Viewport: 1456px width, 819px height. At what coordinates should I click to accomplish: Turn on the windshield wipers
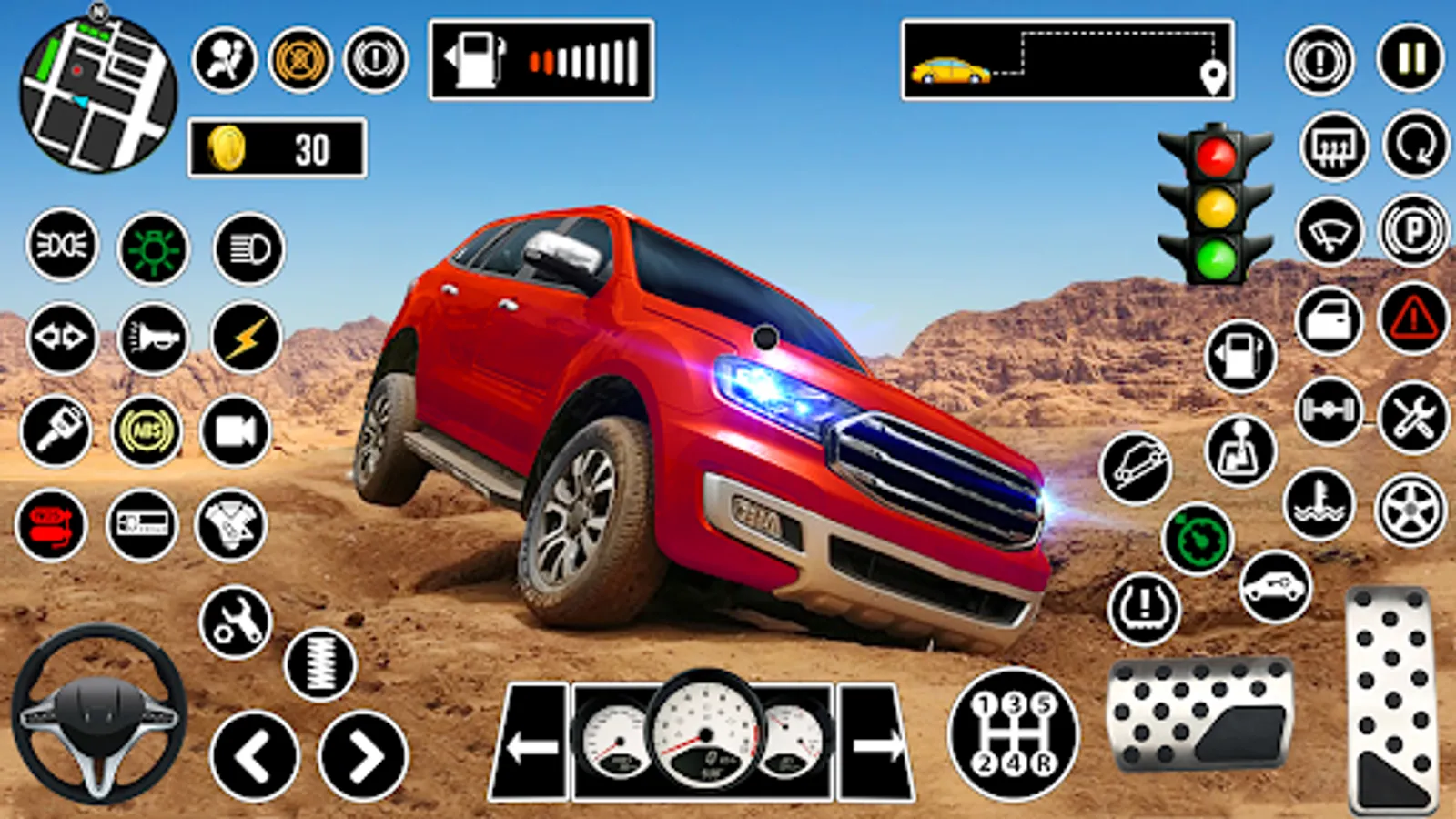(1330, 232)
